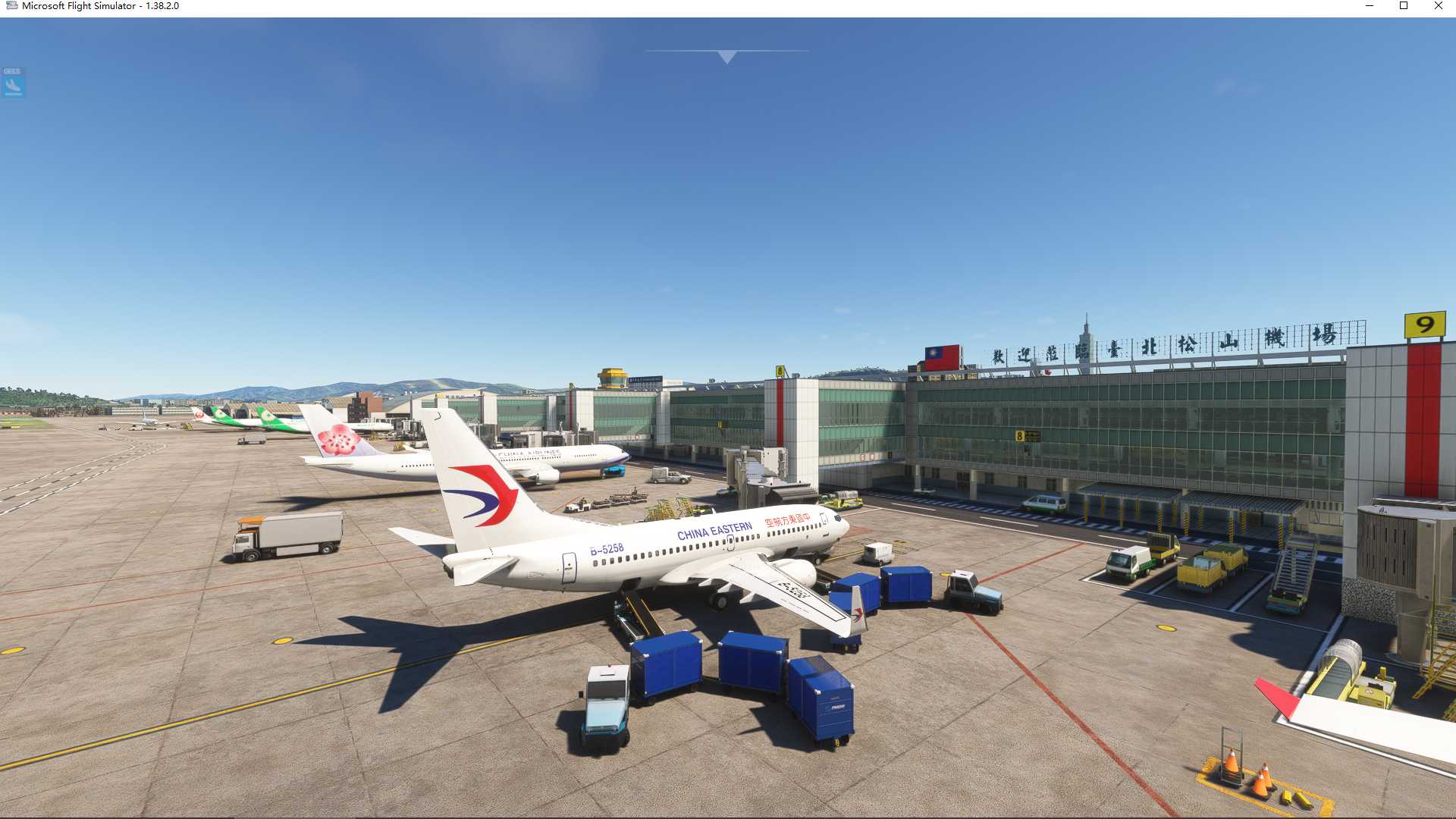Expand the top toolbar drop-down handle

click(726, 57)
